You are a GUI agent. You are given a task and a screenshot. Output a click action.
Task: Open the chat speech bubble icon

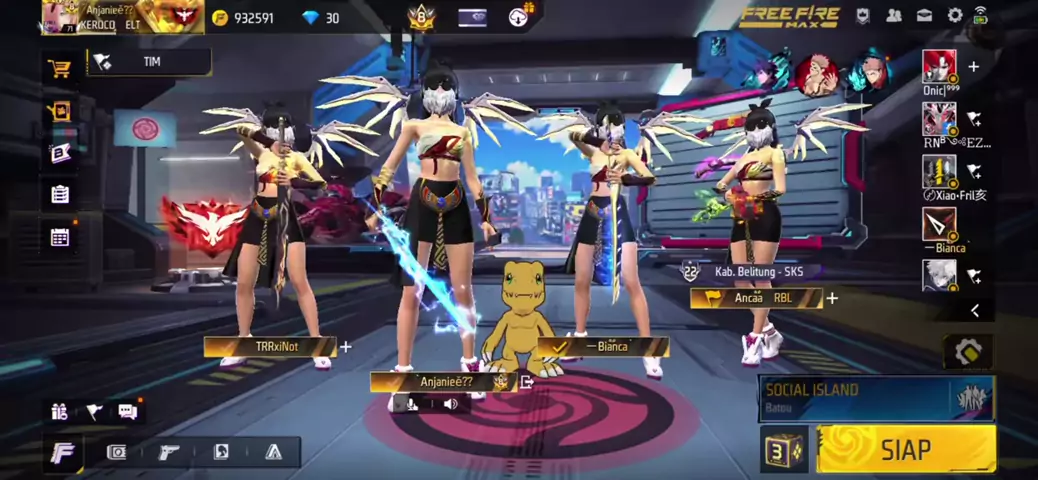(127, 411)
